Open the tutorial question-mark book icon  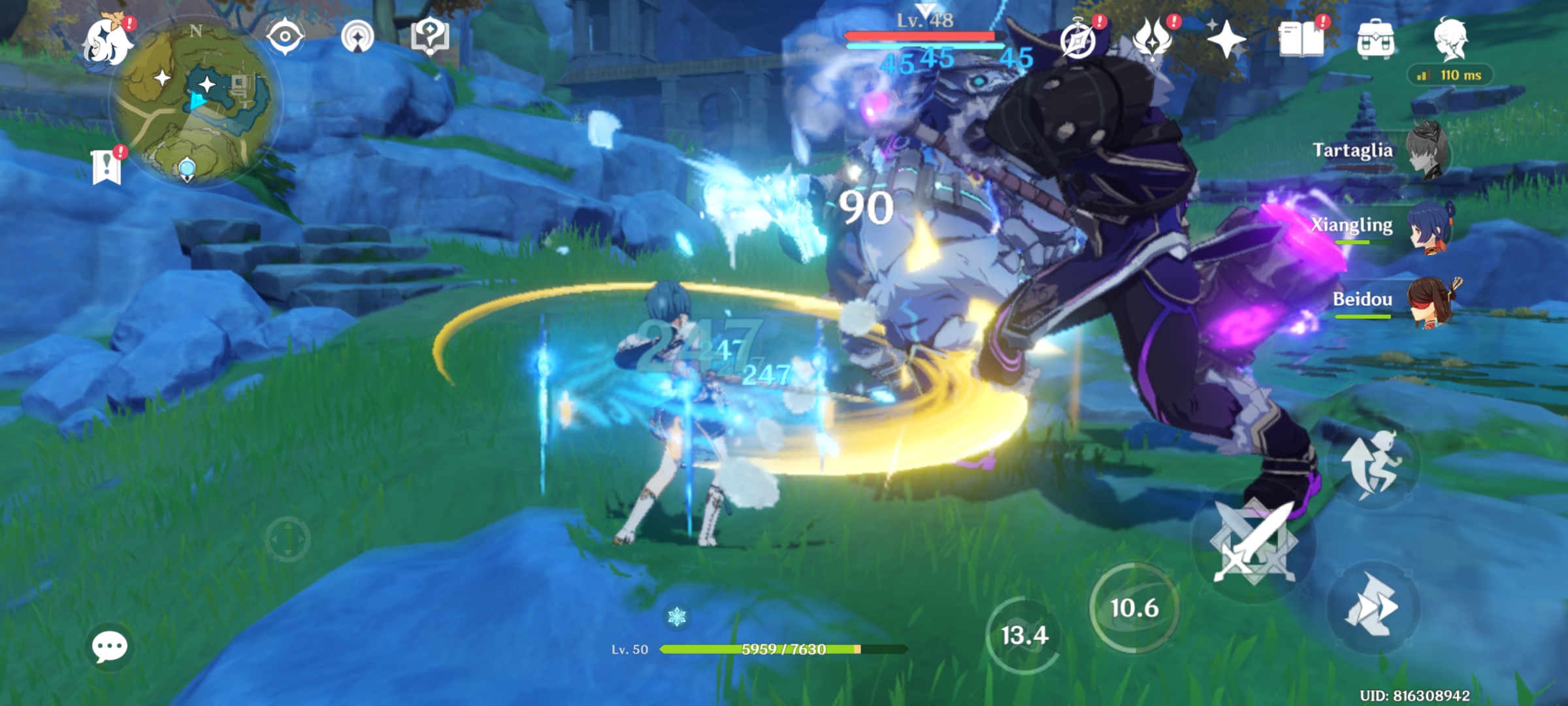click(x=429, y=37)
